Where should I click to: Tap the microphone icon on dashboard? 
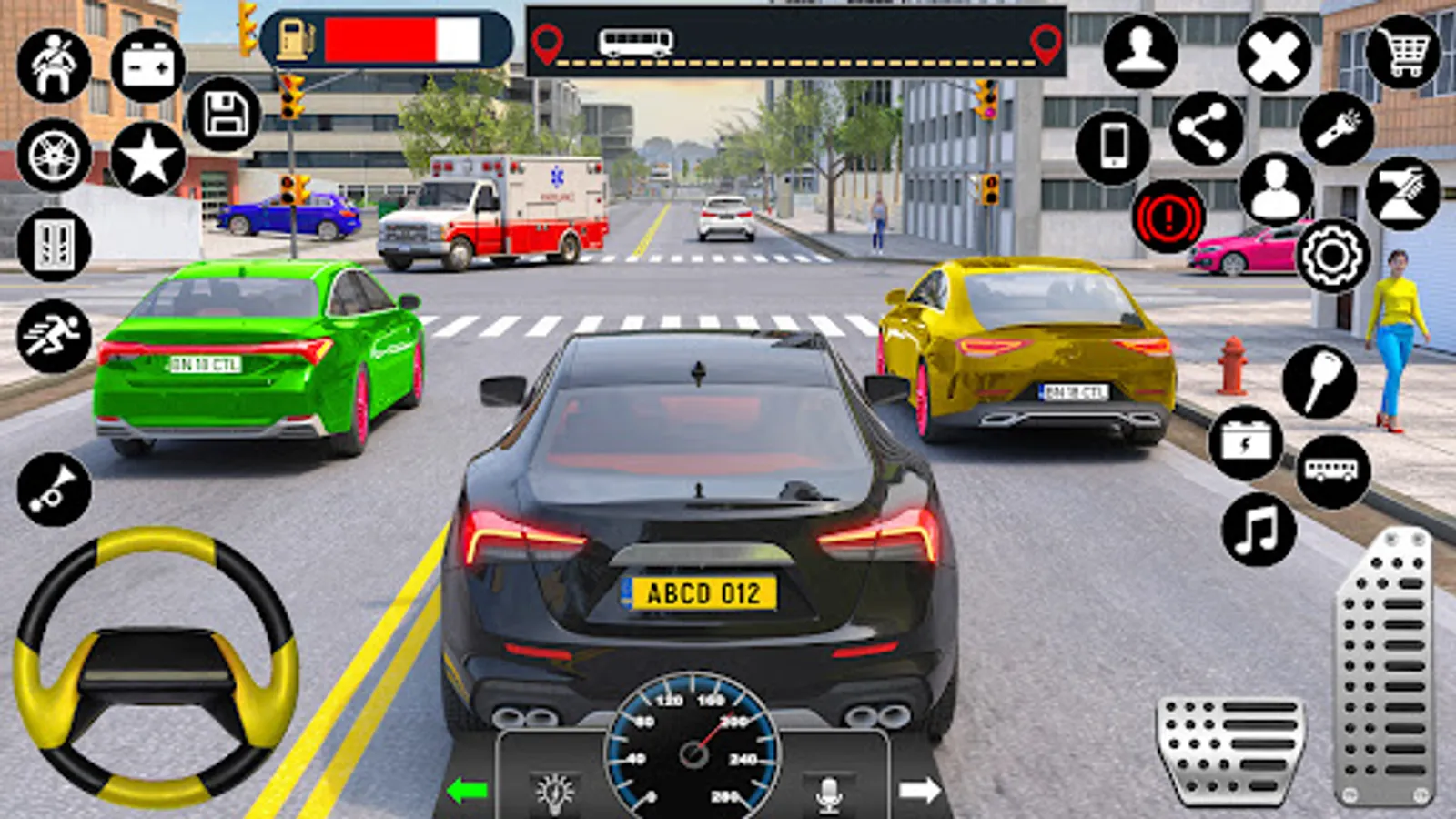tap(828, 794)
